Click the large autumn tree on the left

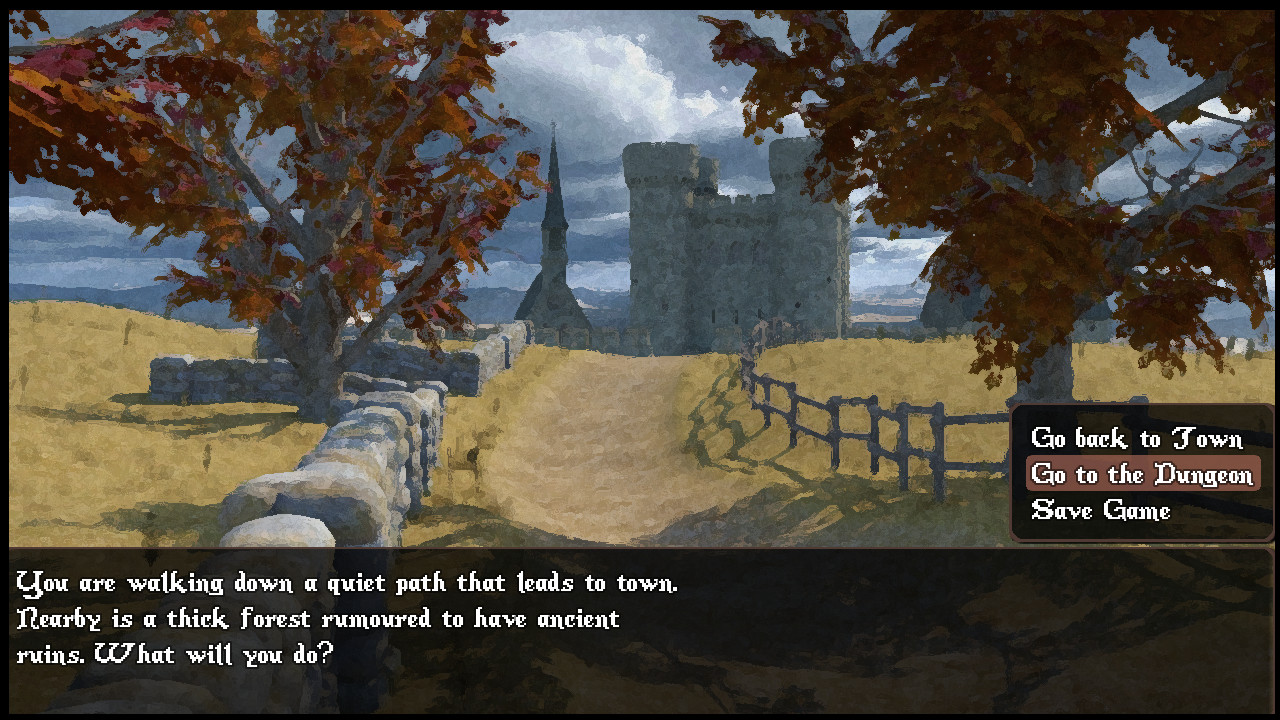250,150
